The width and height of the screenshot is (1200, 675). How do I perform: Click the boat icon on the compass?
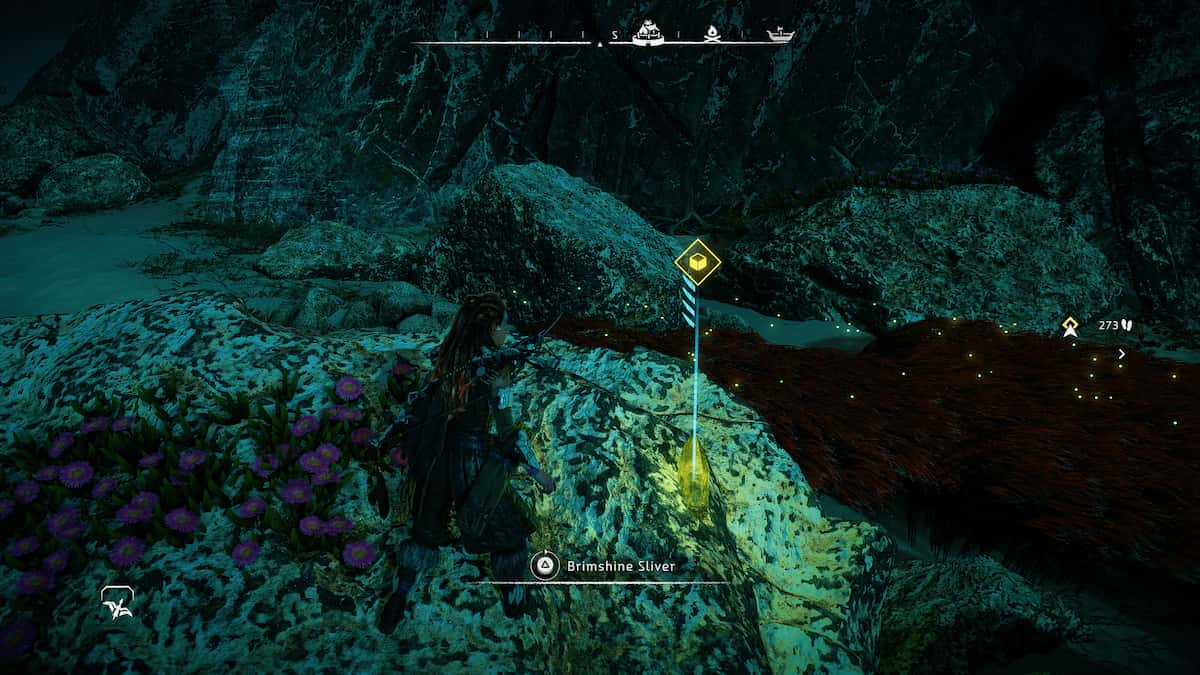(x=780, y=35)
